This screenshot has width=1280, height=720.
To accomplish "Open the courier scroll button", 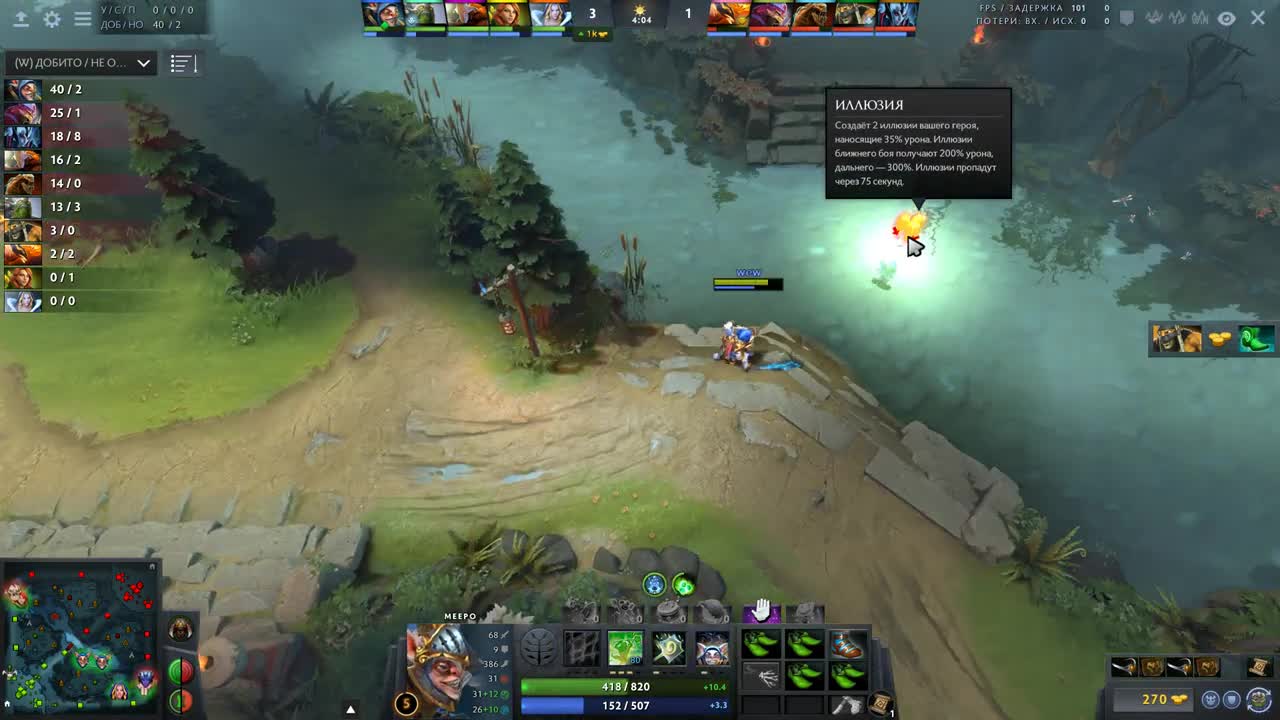I will coord(1259,667).
